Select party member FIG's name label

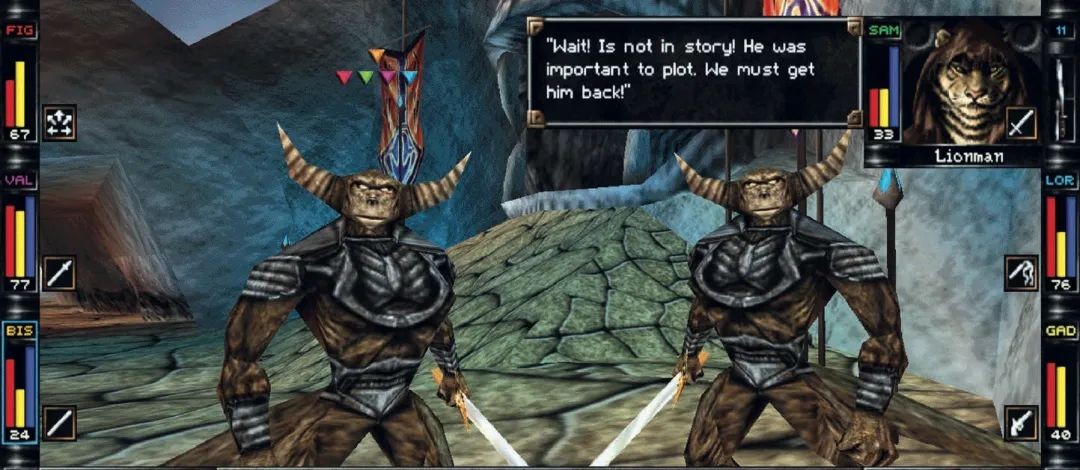click(x=19, y=31)
